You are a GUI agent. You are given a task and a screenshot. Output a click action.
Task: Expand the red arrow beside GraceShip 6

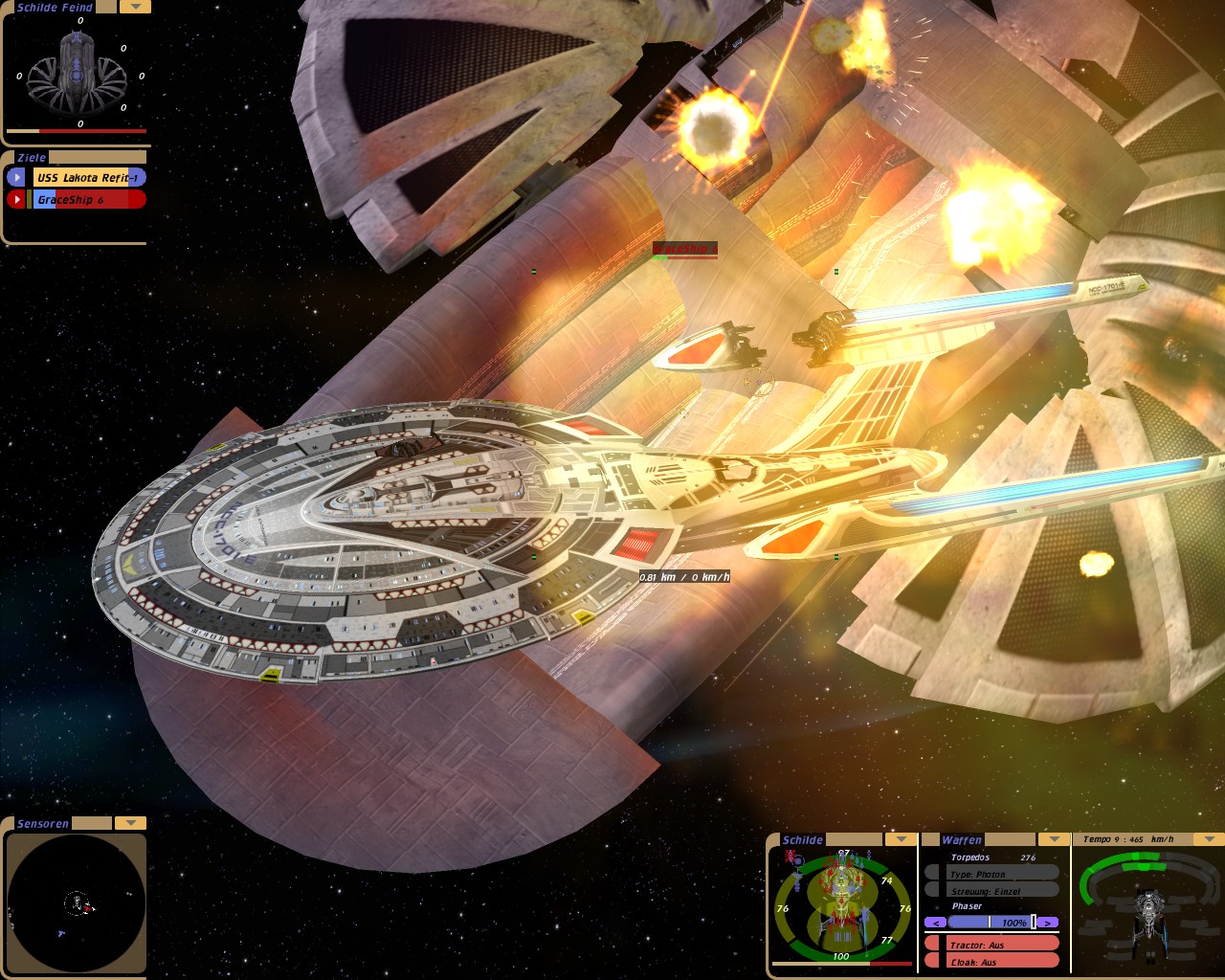click(16, 199)
